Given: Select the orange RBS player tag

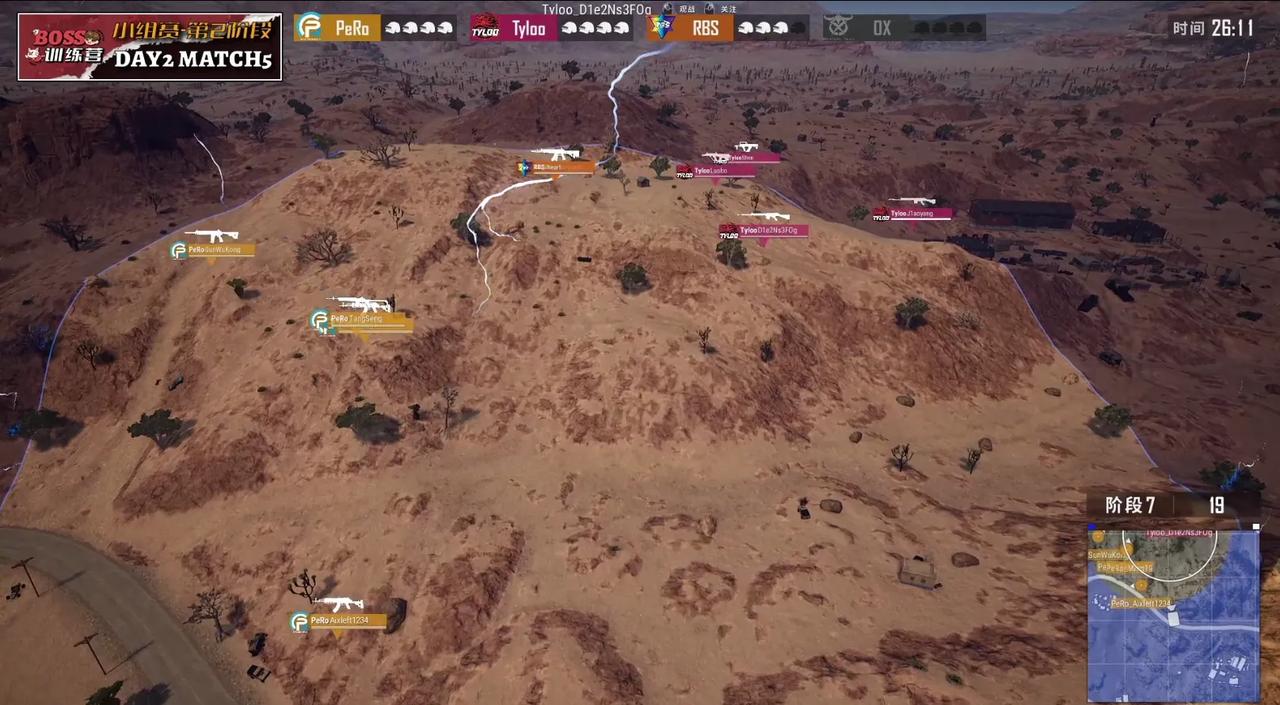Looking at the screenshot, I should pyautogui.click(x=556, y=168).
